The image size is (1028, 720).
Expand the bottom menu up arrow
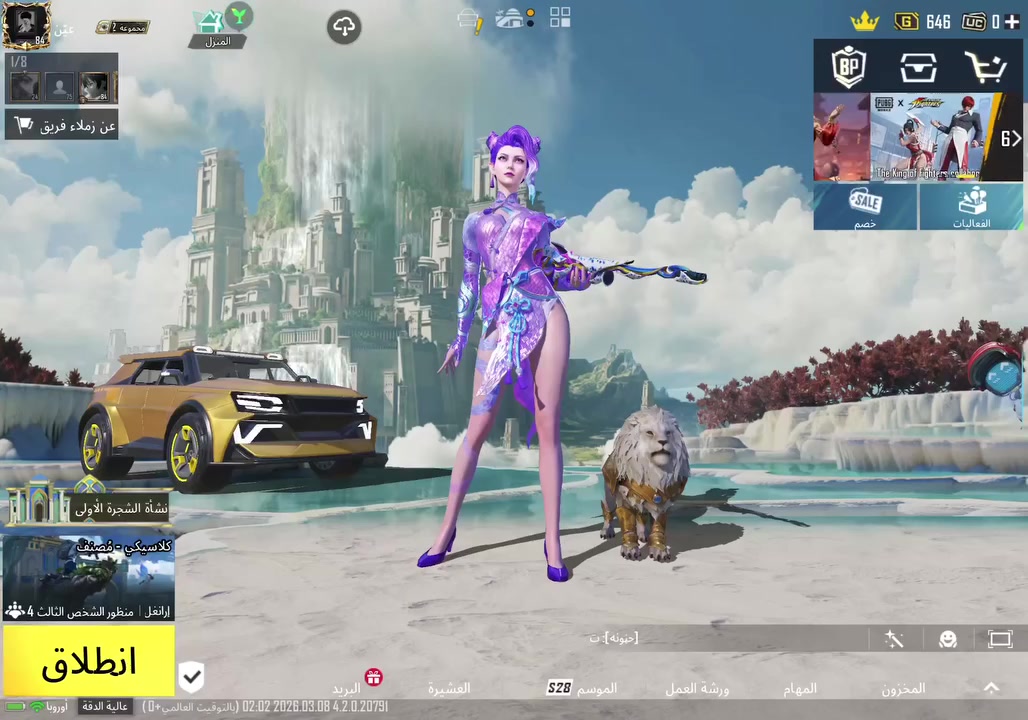click(x=991, y=688)
